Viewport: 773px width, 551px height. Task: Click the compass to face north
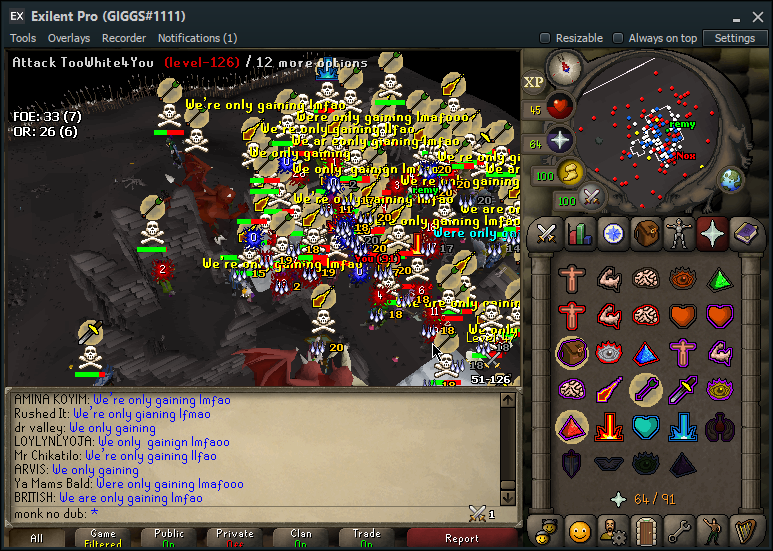point(565,69)
